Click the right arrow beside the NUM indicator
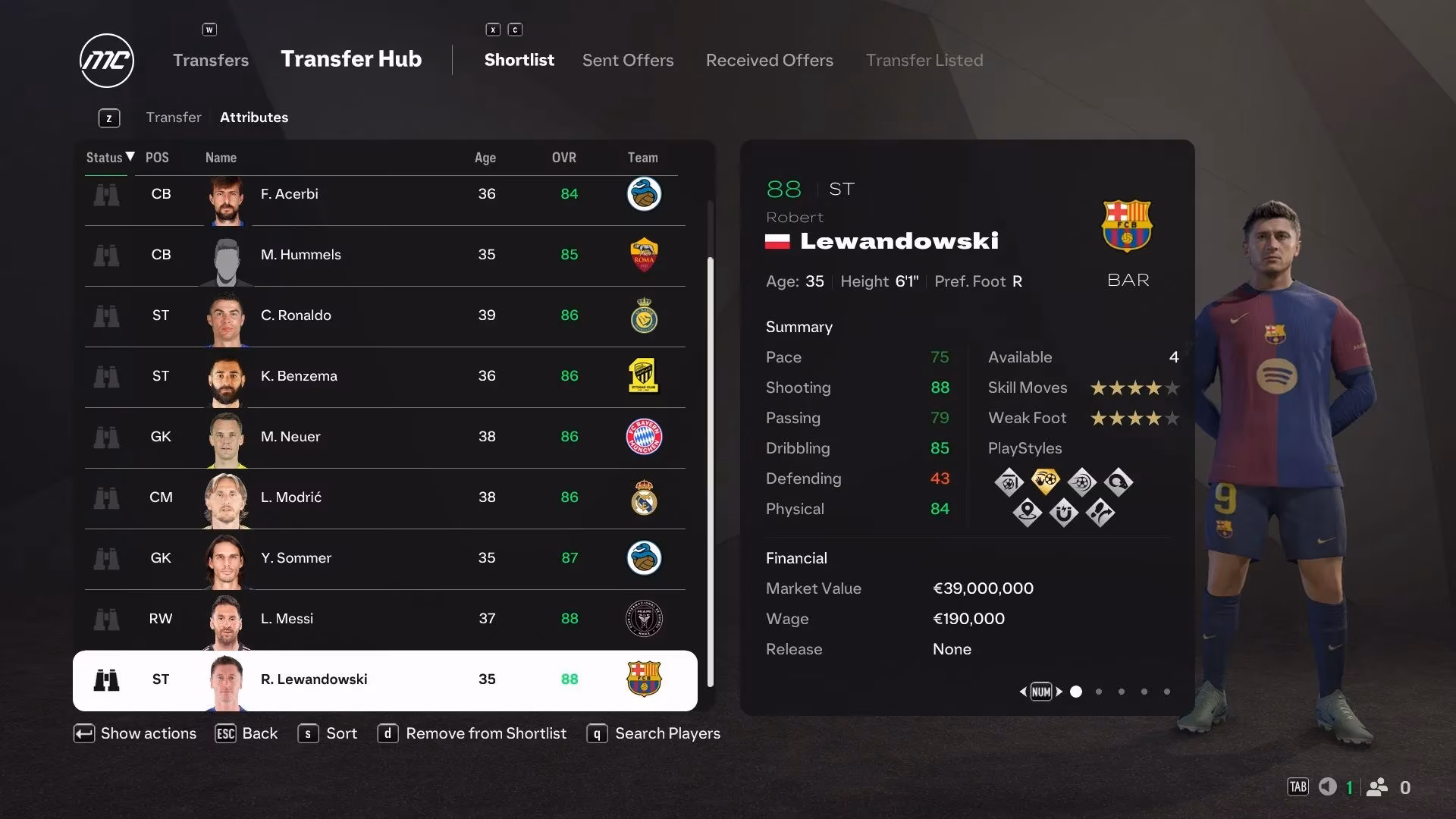This screenshot has height=819, width=1456. [1059, 692]
